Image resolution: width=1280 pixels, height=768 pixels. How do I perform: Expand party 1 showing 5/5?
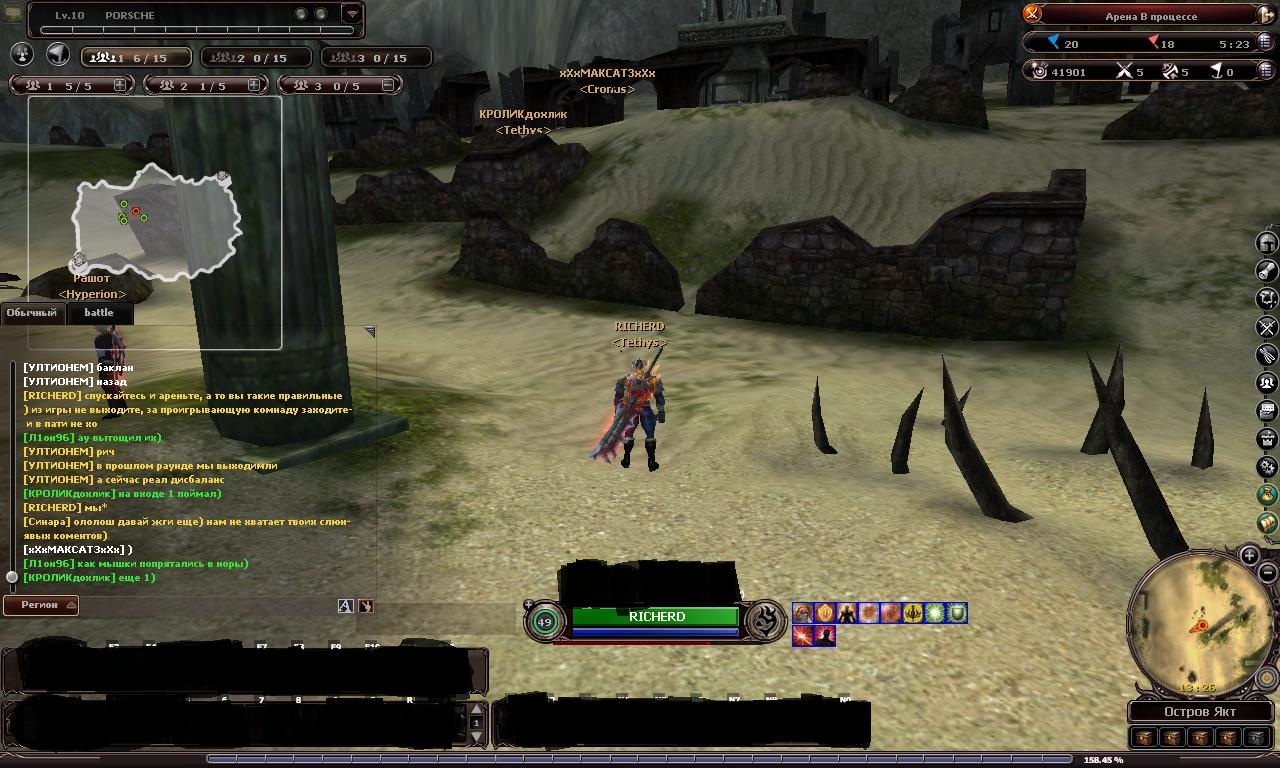[120, 86]
